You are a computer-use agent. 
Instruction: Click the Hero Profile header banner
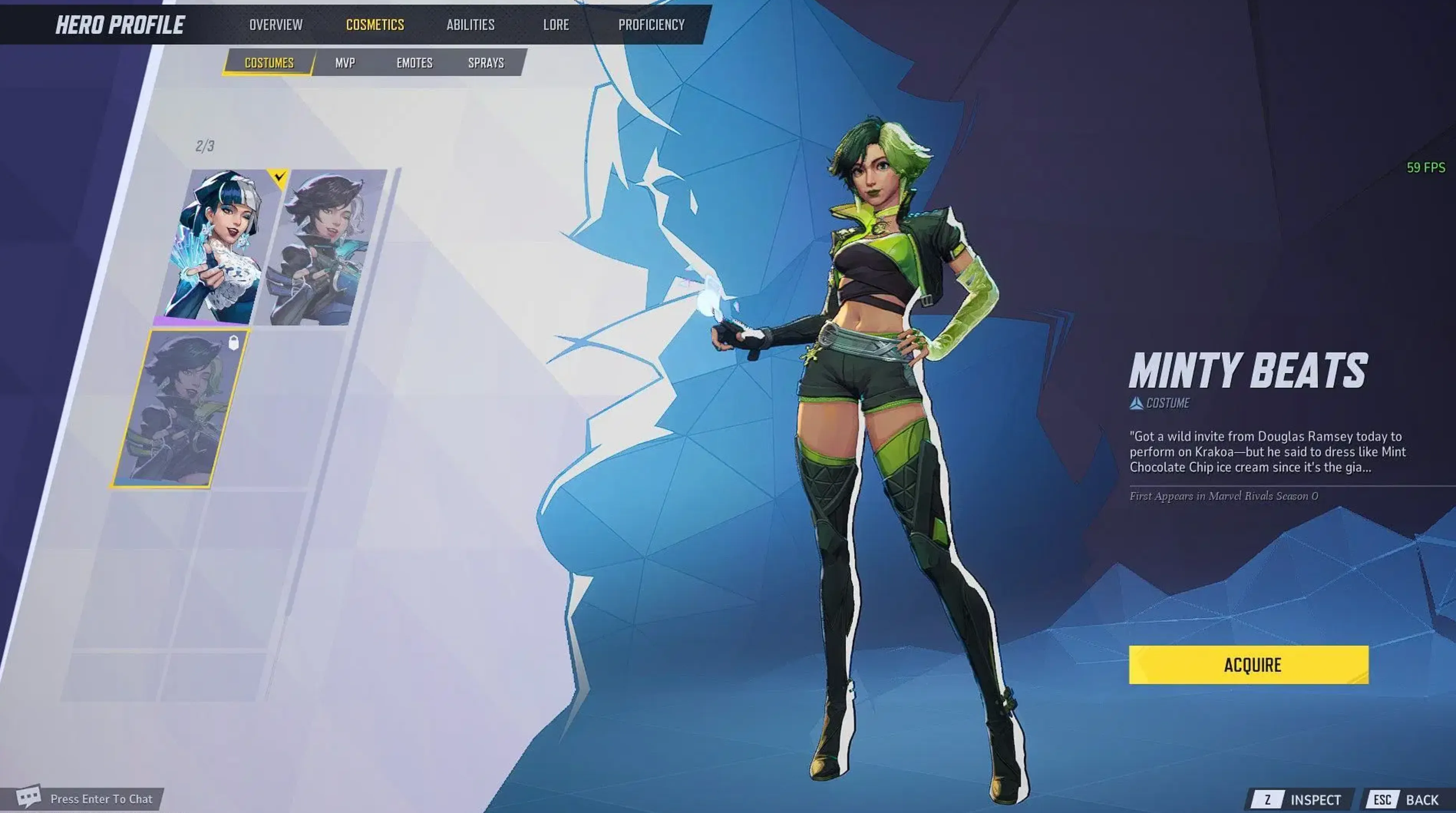pos(121,24)
